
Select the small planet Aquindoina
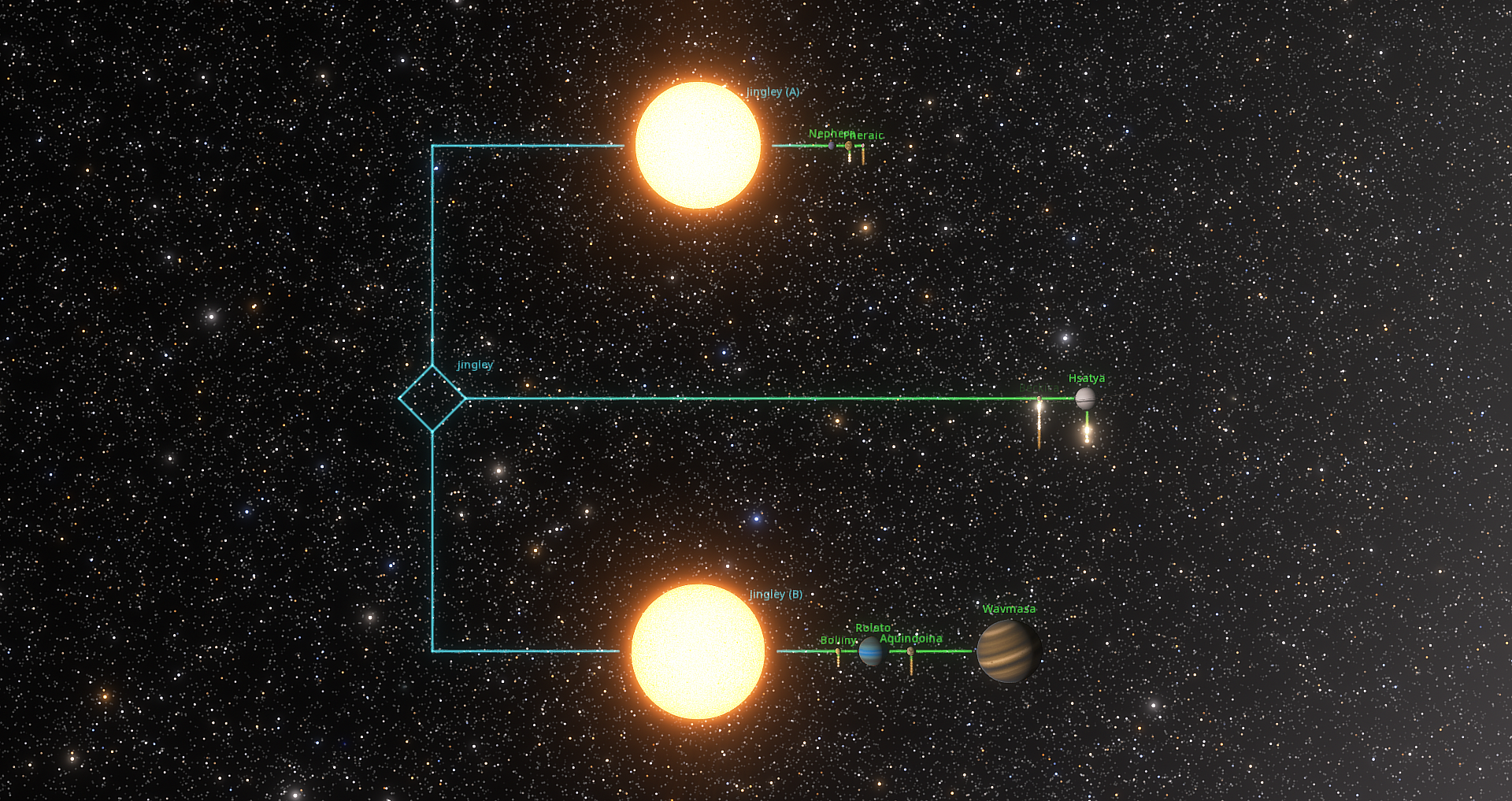pos(911,651)
